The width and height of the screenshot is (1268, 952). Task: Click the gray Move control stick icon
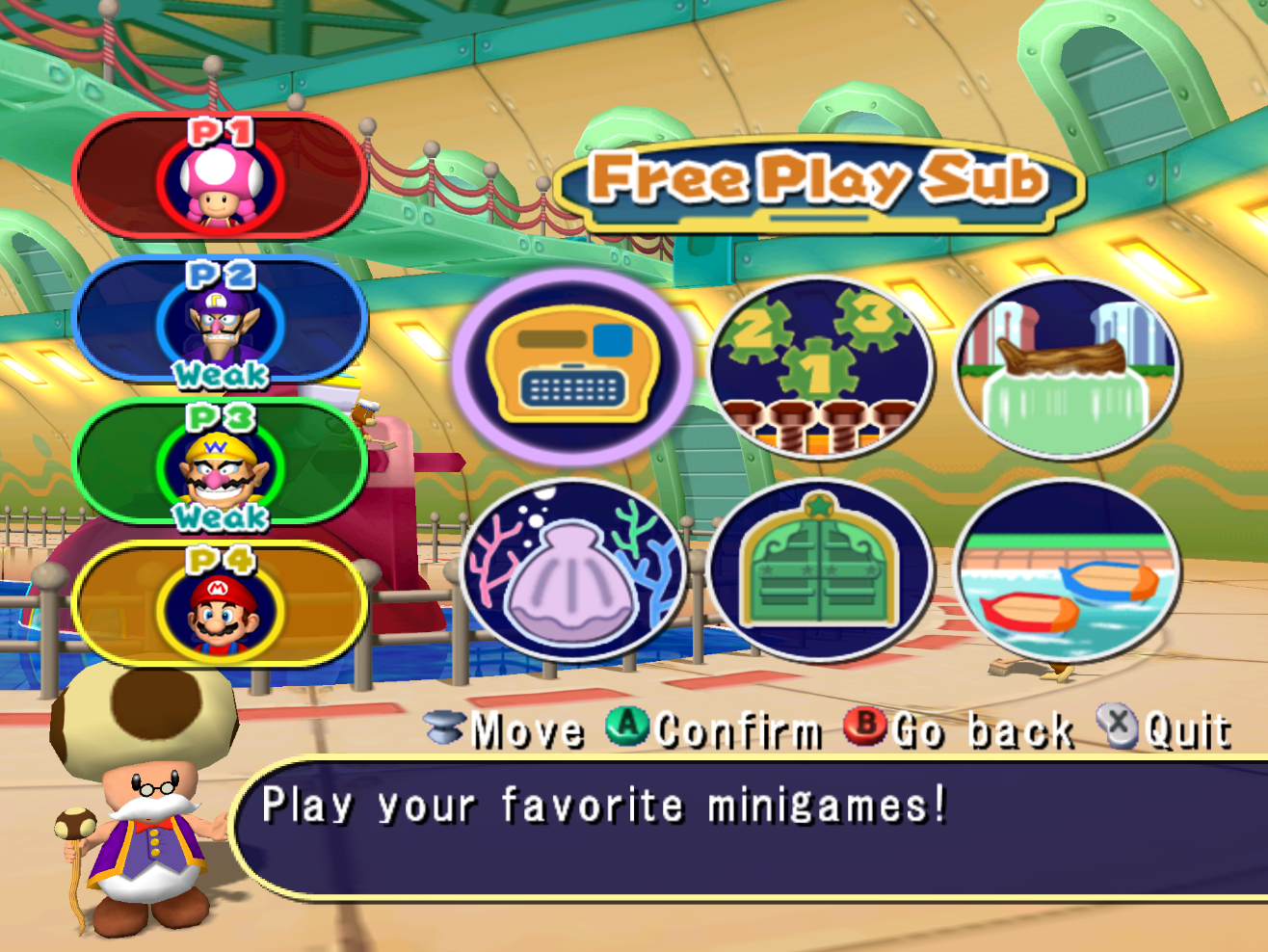click(x=443, y=730)
